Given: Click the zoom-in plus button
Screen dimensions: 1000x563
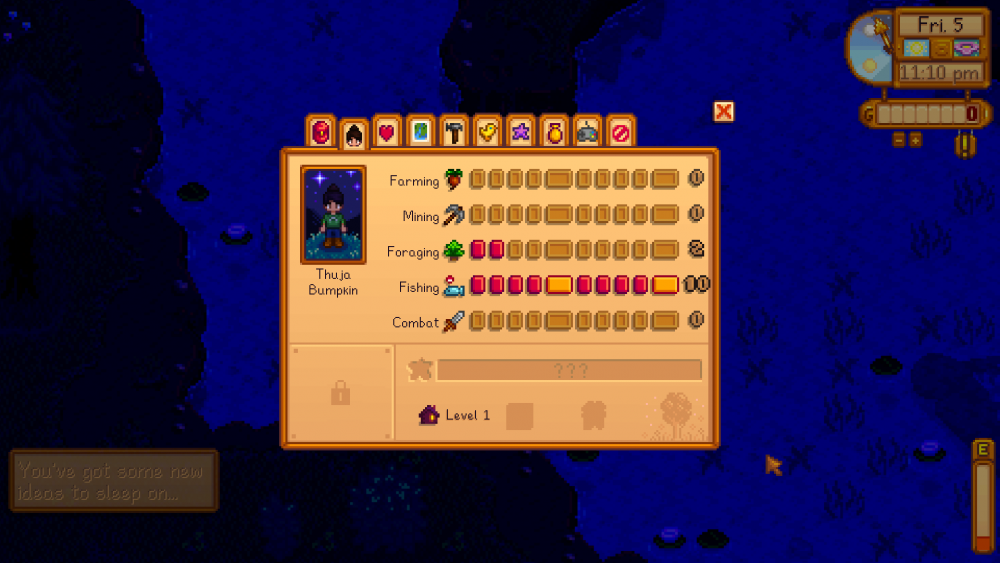Looking at the screenshot, I should tap(915, 140).
